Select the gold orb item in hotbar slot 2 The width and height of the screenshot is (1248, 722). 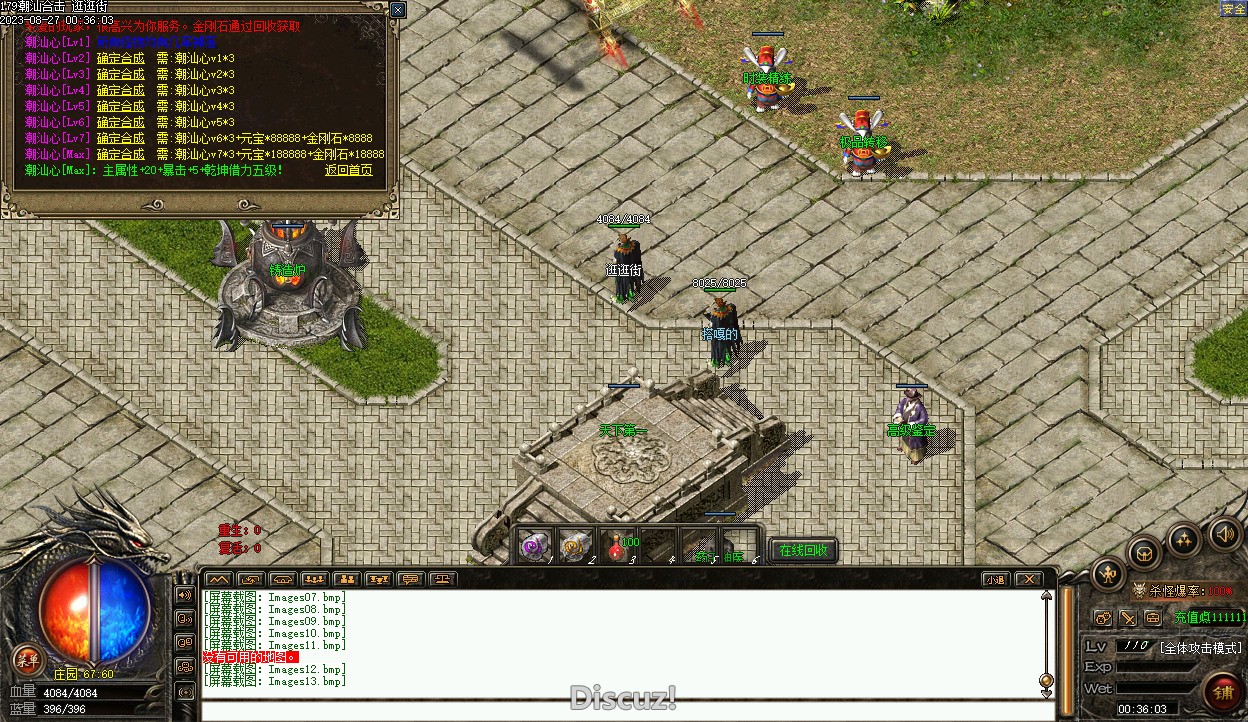577,547
